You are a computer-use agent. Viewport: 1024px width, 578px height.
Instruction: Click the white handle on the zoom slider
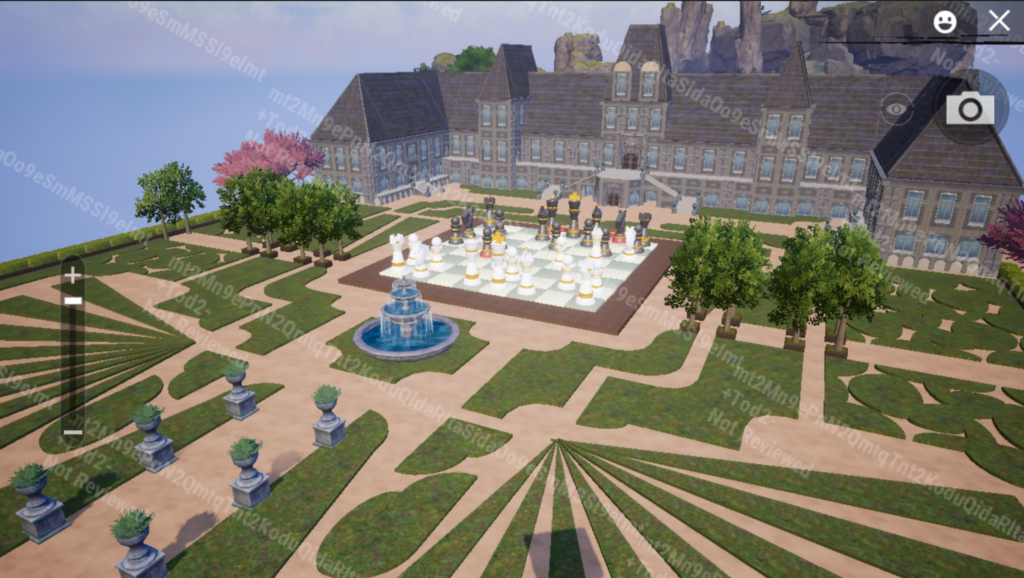[73, 299]
